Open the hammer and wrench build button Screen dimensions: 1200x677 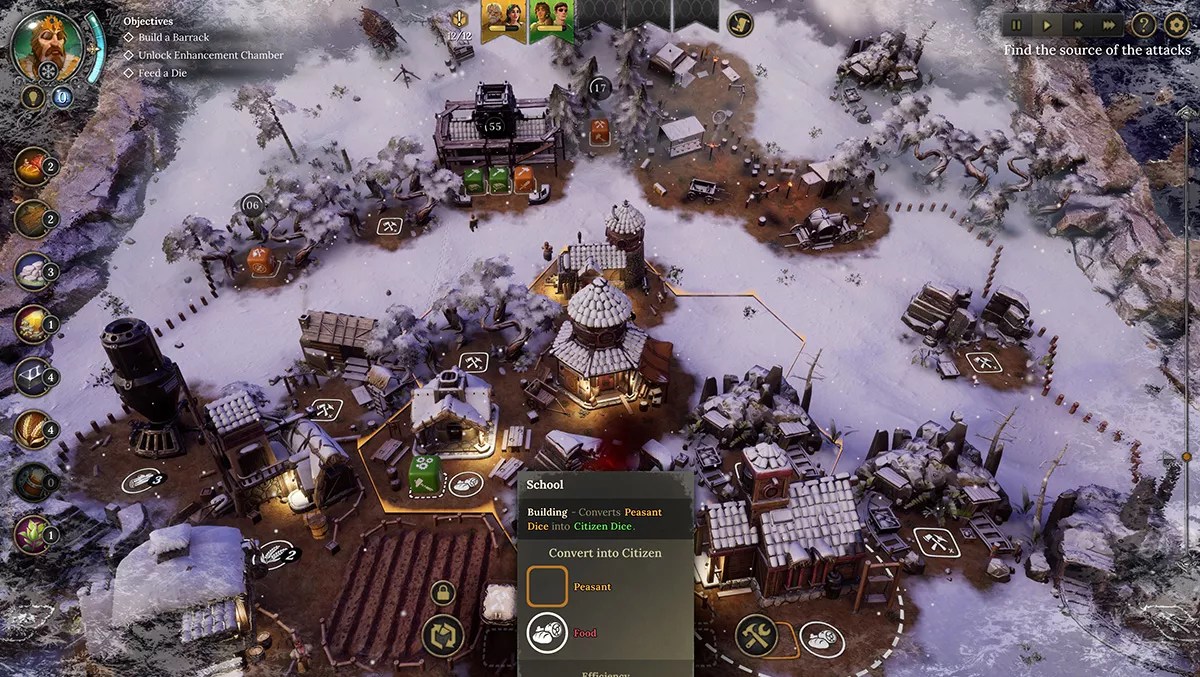[756, 634]
